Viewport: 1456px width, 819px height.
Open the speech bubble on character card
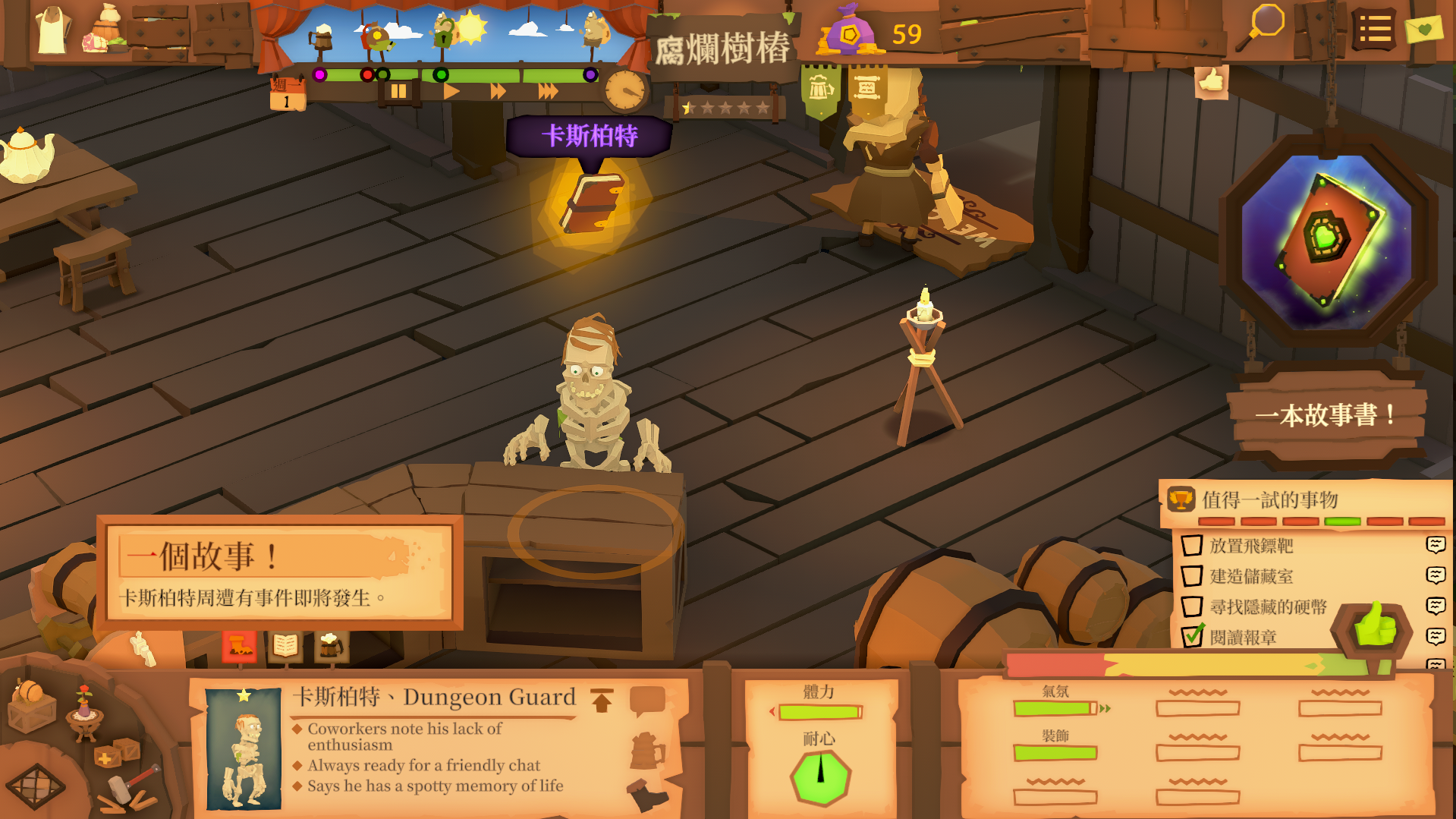click(x=646, y=700)
